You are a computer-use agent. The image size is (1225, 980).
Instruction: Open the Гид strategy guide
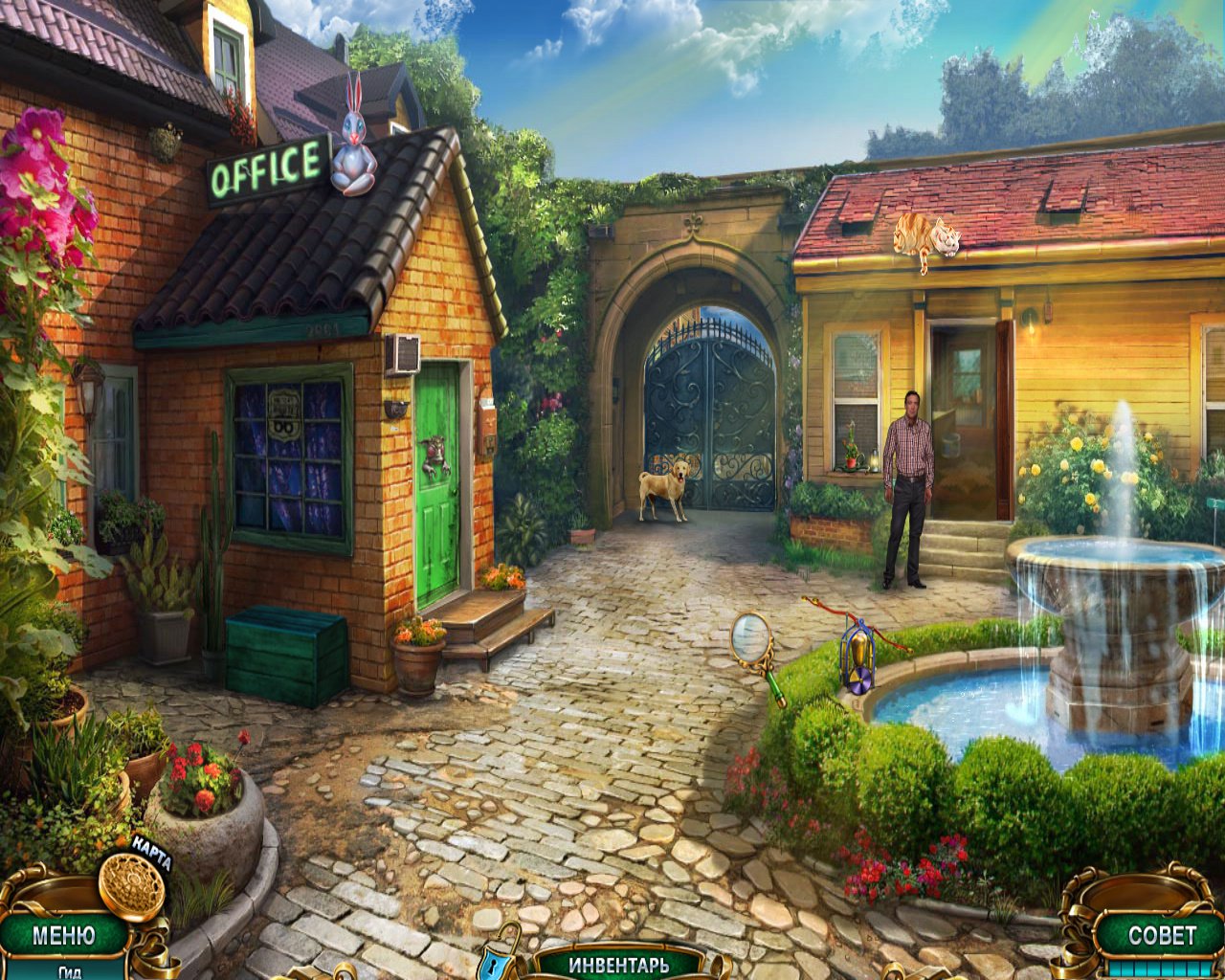click(69, 970)
